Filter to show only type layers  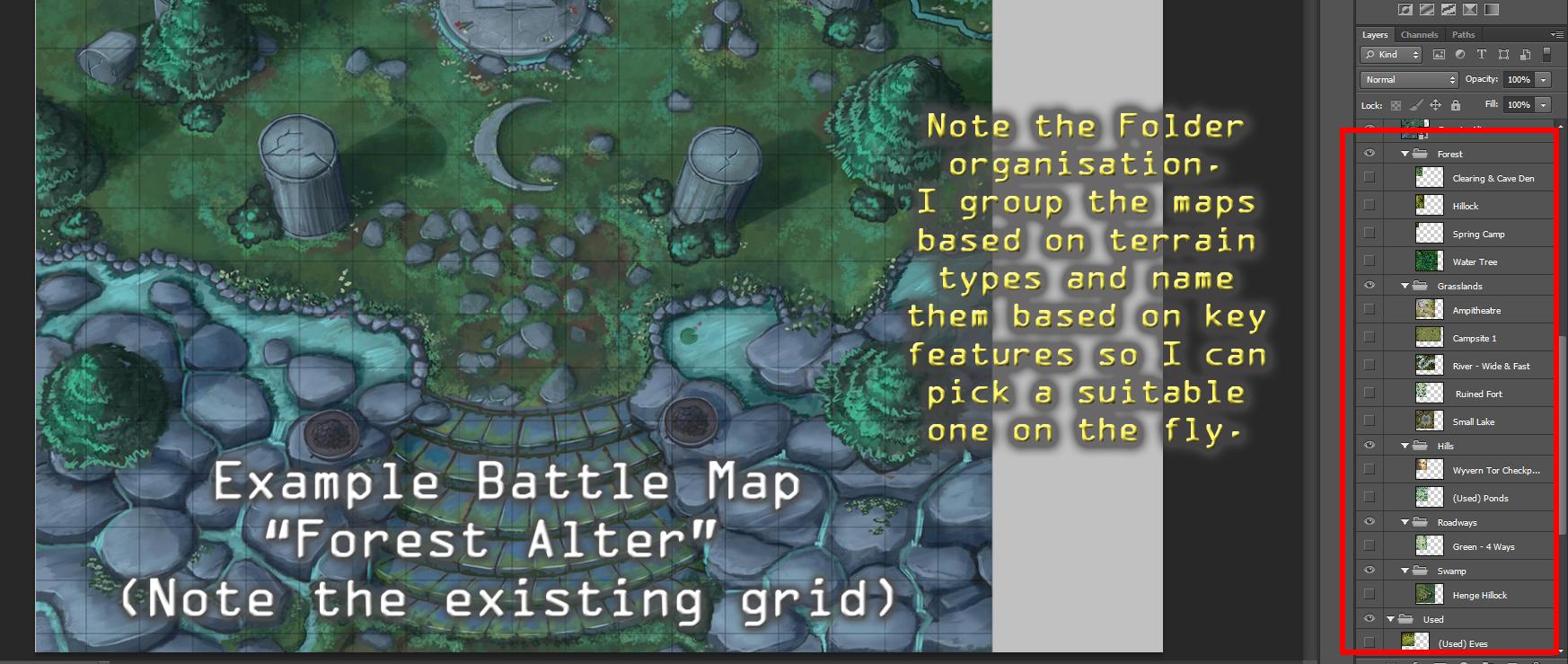(x=1482, y=55)
